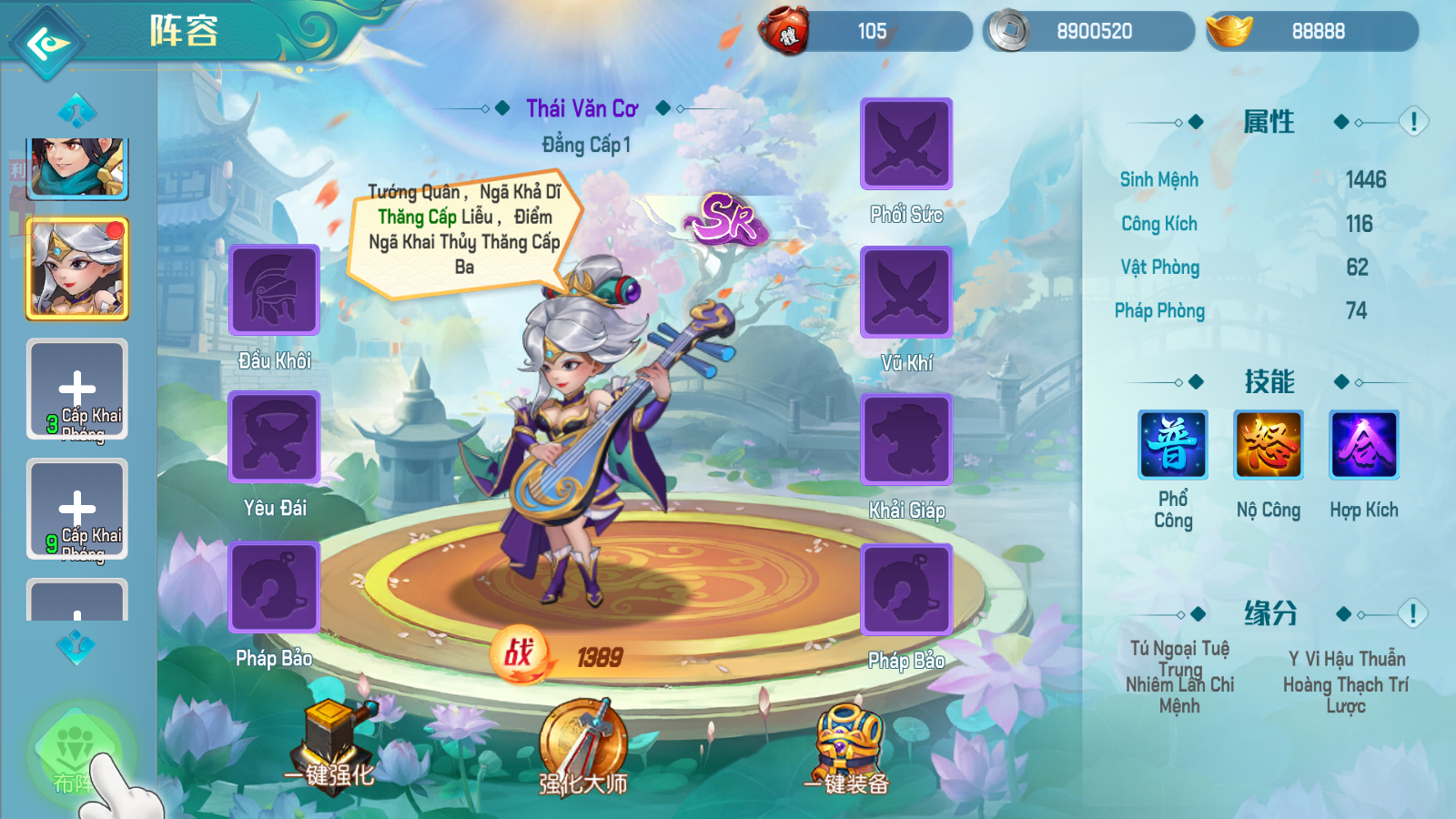View the Nộ Công skill
Viewport: 1456px width, 819px height.
[x=1269, y=445]
